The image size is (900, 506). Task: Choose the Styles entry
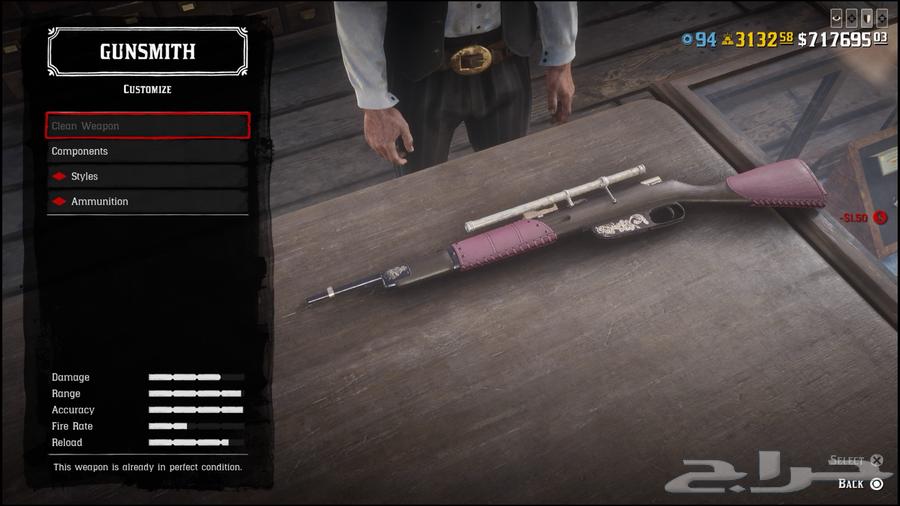point(147,176)
